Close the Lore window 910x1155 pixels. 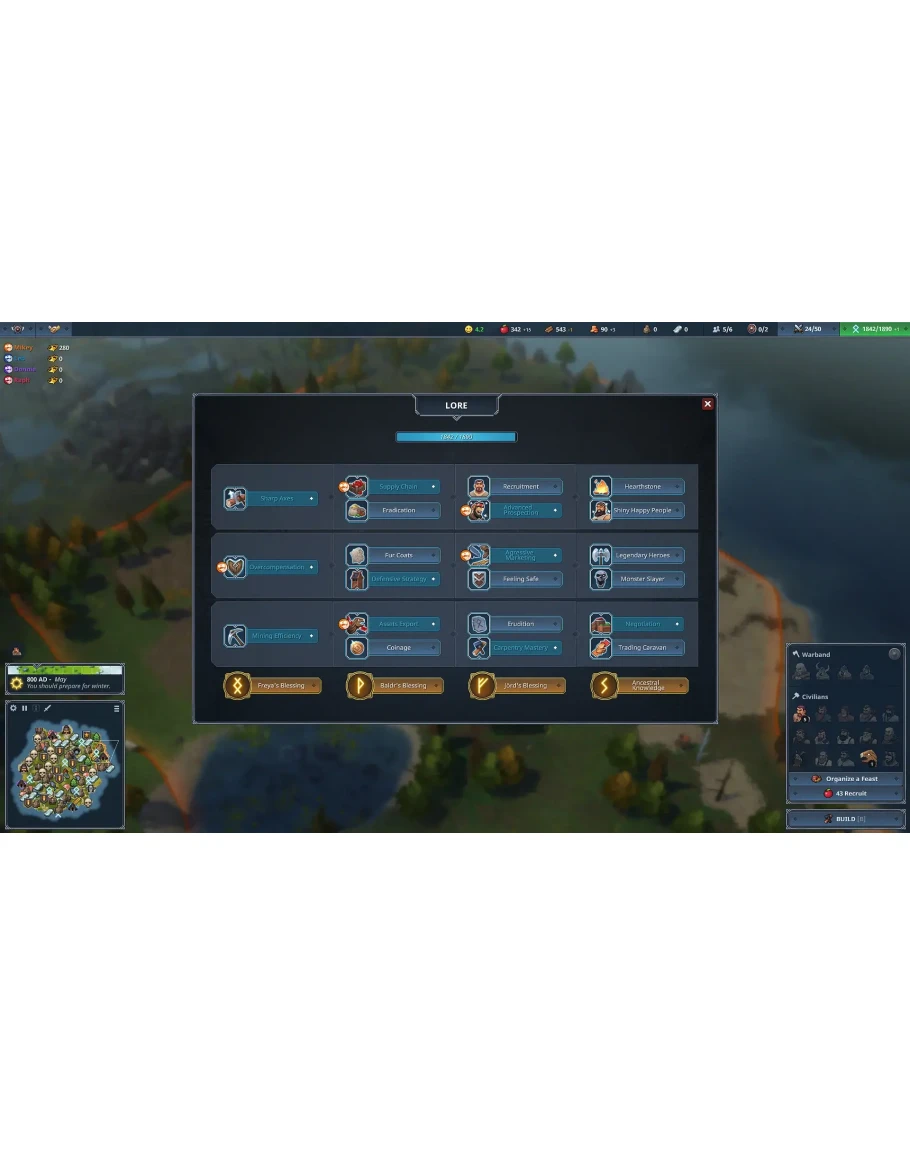tap(708, 404)
